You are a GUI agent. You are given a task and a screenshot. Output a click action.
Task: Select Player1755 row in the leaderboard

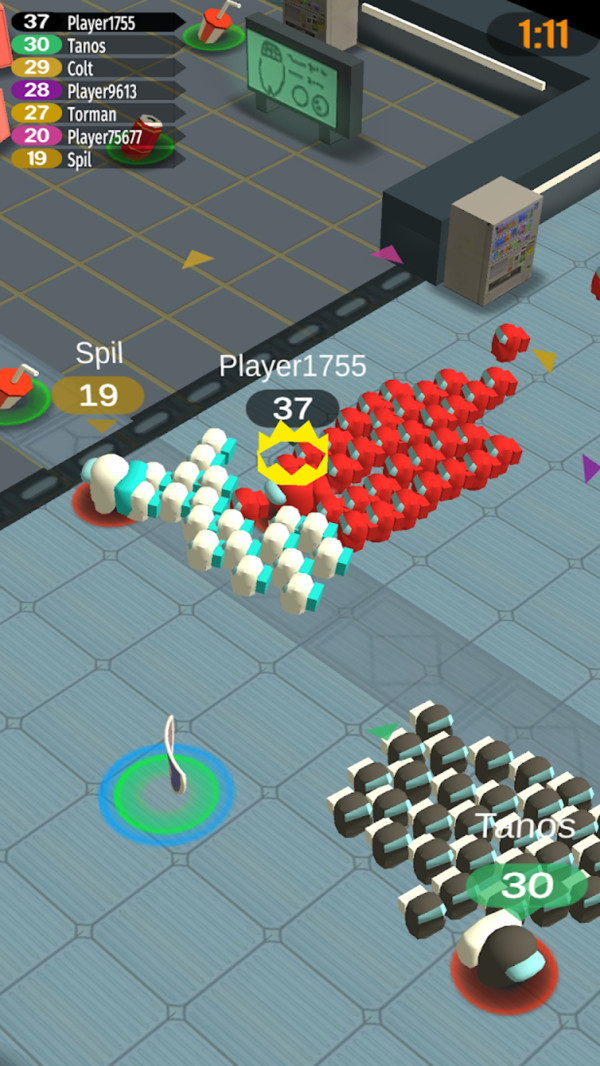point(98,22)
